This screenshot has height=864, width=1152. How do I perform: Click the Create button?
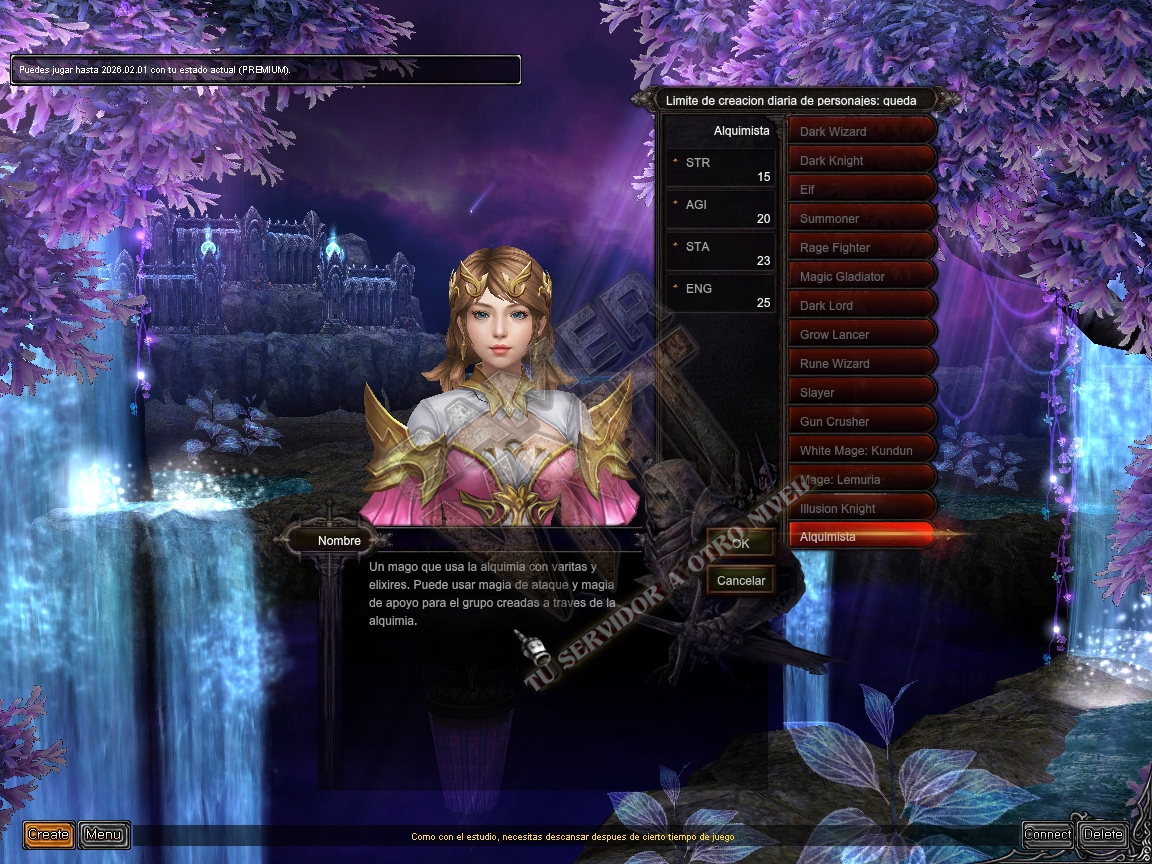pyautogui.click(x=48, y=834)
